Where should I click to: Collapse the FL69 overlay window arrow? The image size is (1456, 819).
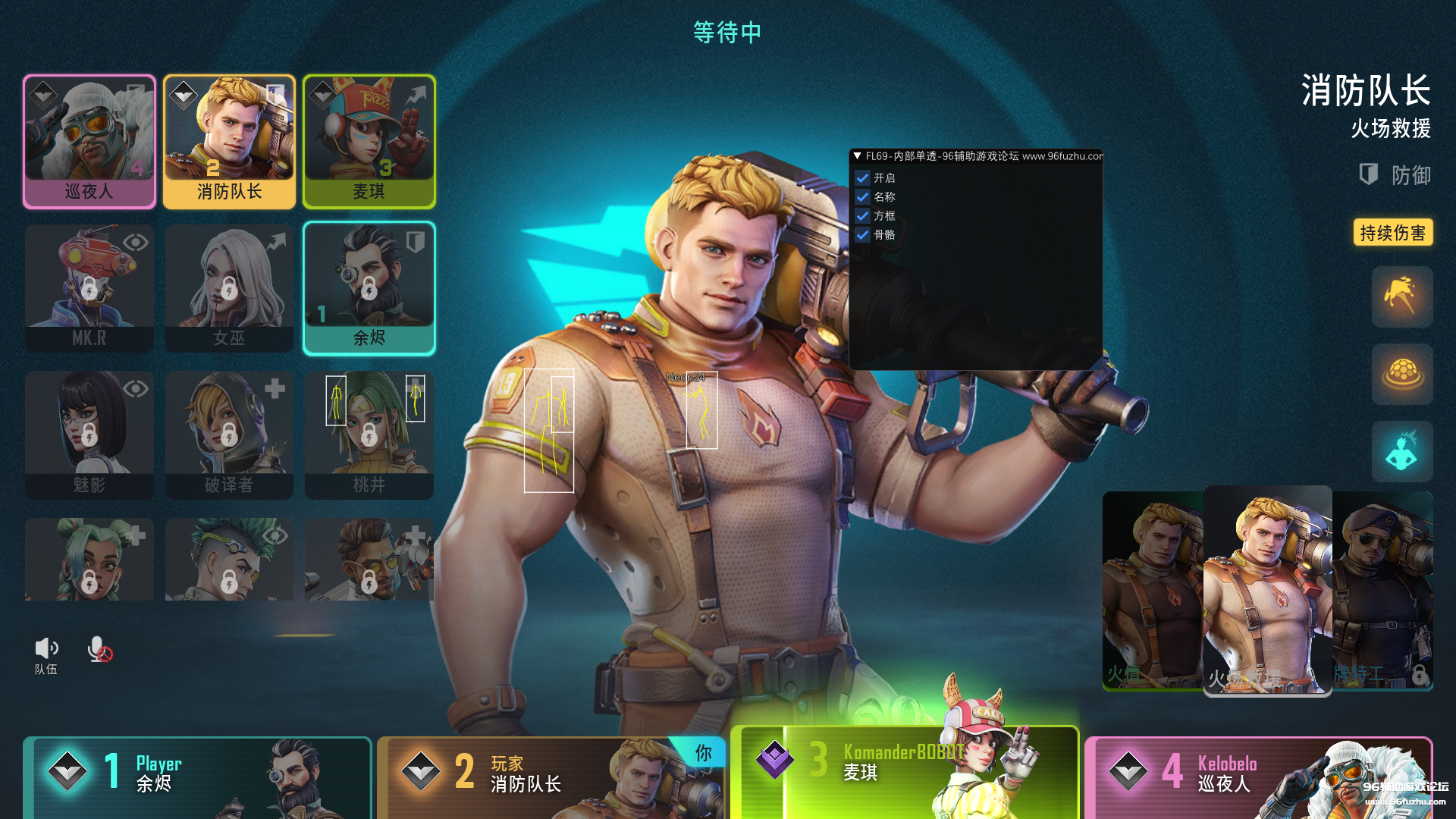857,156
